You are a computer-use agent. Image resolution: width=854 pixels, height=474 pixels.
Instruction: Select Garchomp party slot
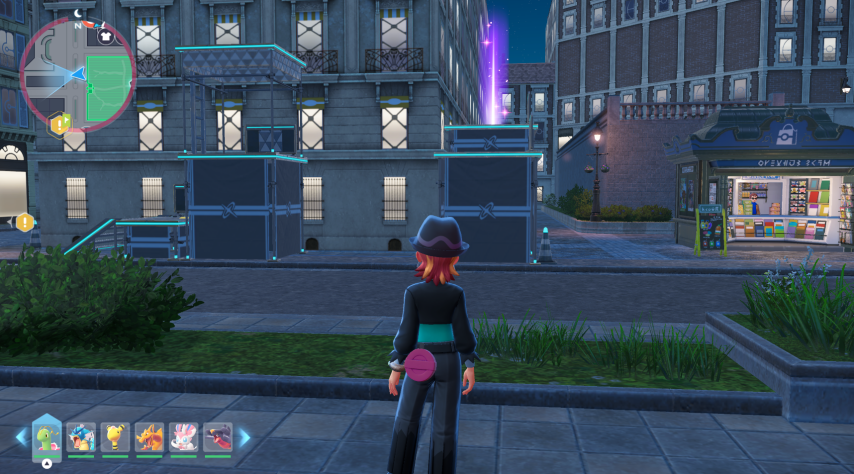point(218,437)
